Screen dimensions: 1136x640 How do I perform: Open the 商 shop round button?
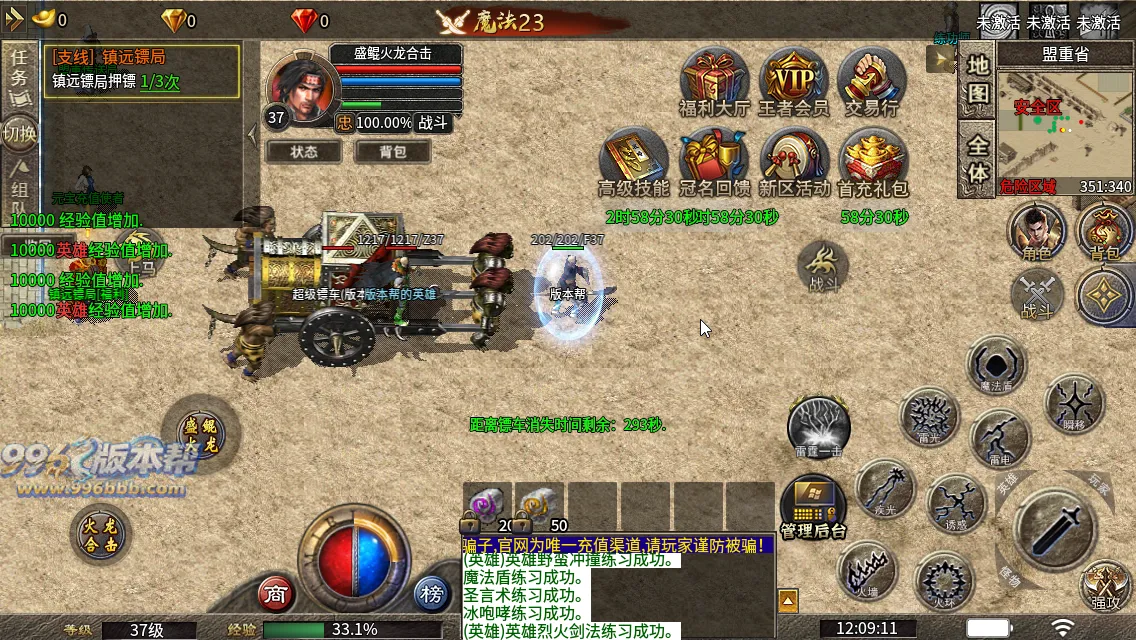[276, 594]
